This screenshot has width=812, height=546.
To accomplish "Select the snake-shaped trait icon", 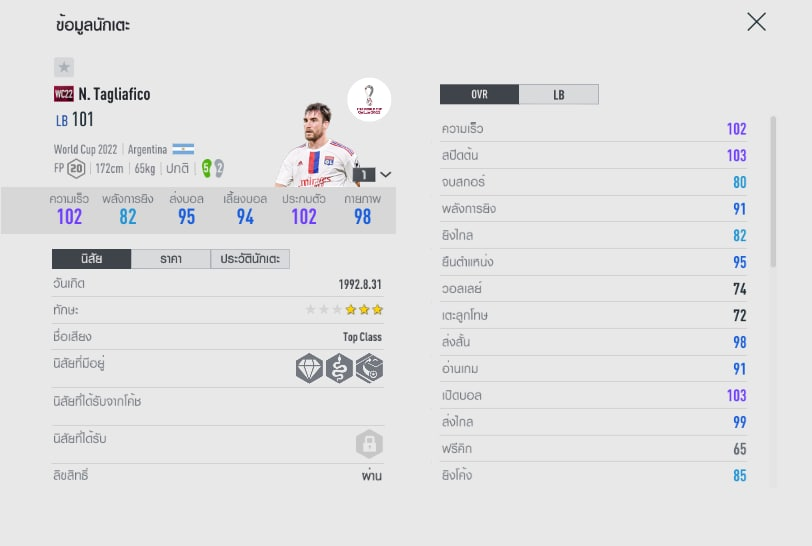I will (340, 369).
